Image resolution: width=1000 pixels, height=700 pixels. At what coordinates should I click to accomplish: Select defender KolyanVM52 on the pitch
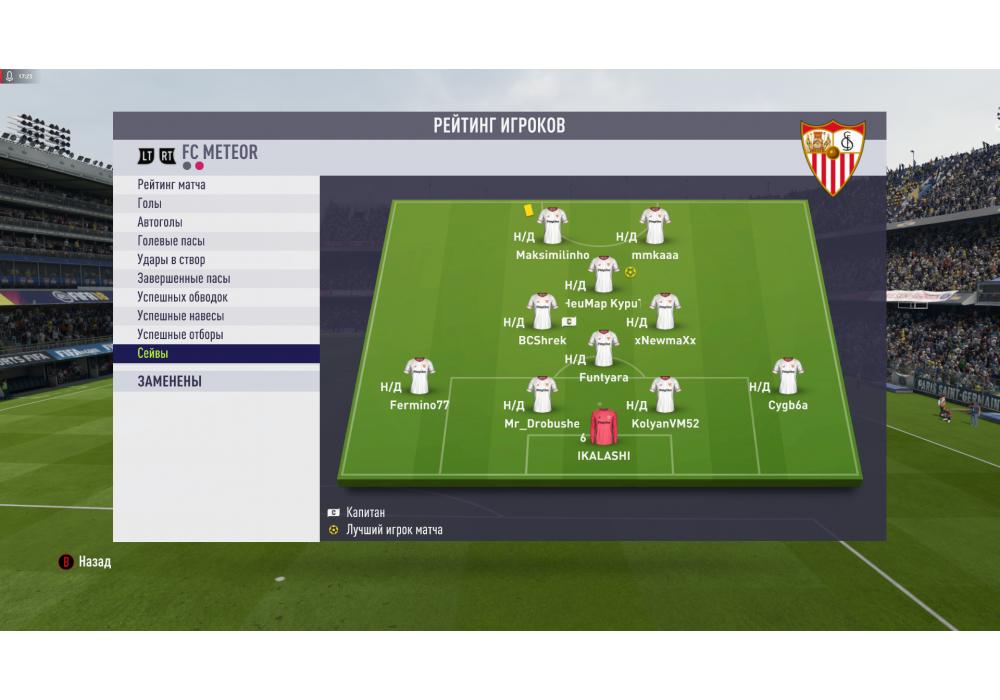click(x=665, y=395)
